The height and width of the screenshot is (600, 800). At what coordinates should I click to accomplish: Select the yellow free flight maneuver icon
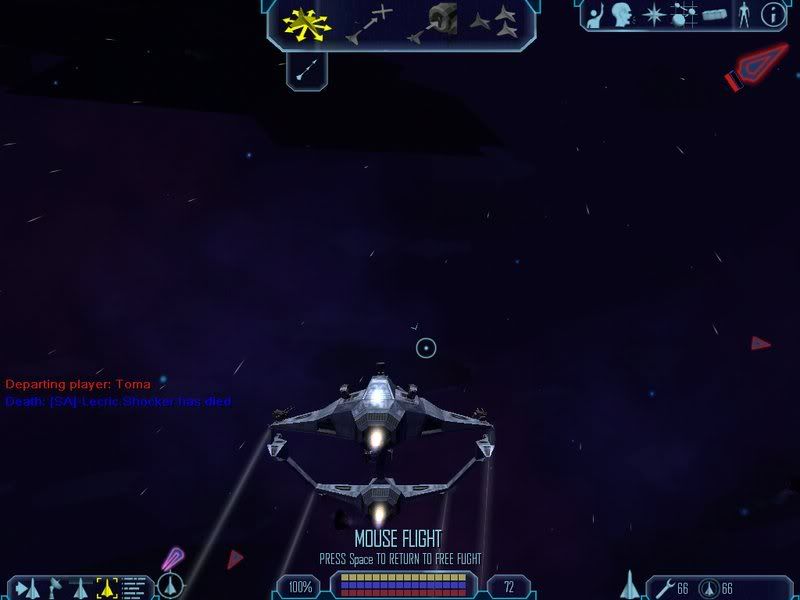coord(307,24)
